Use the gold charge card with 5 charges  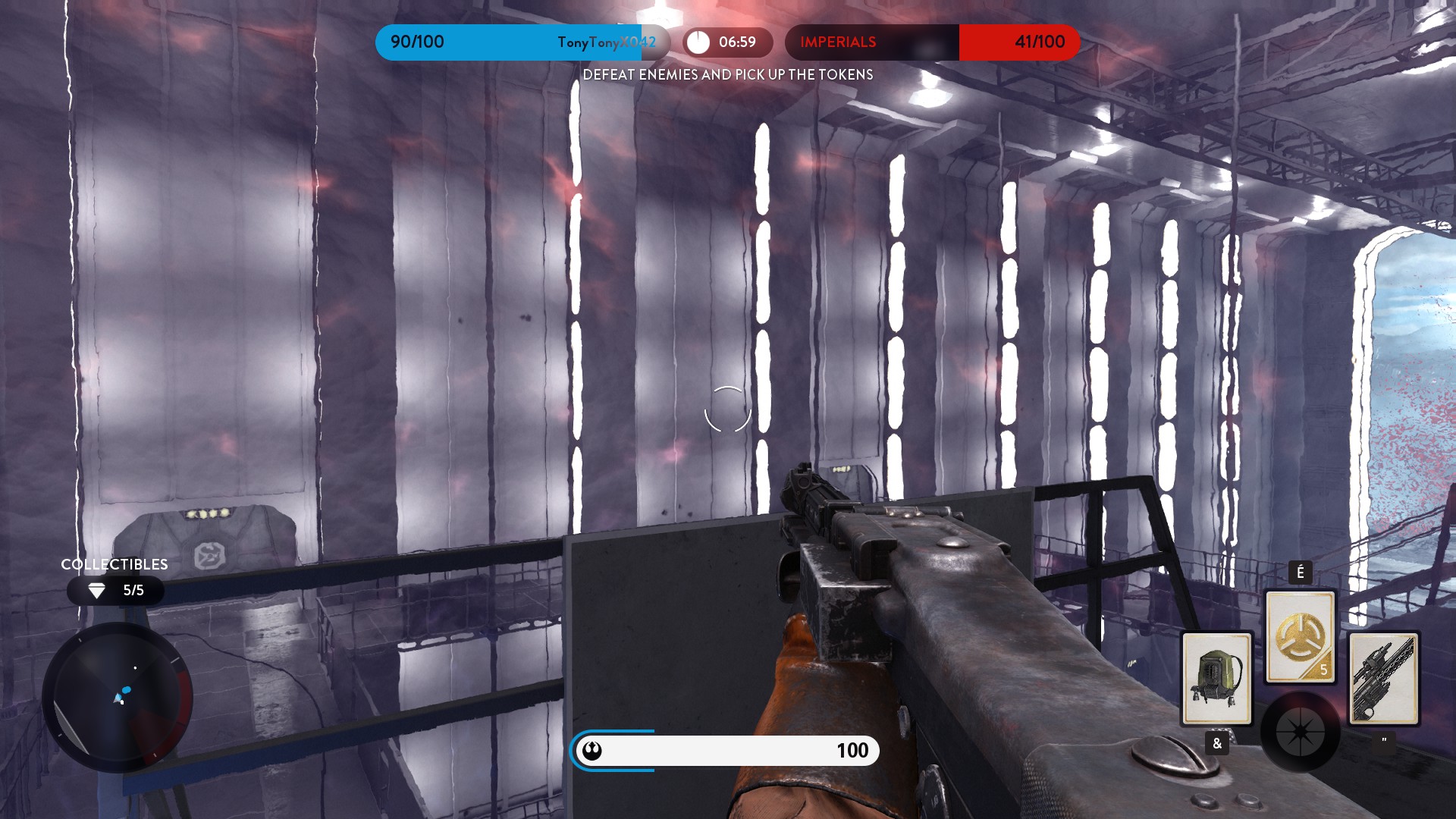(x=1300, y=637)
